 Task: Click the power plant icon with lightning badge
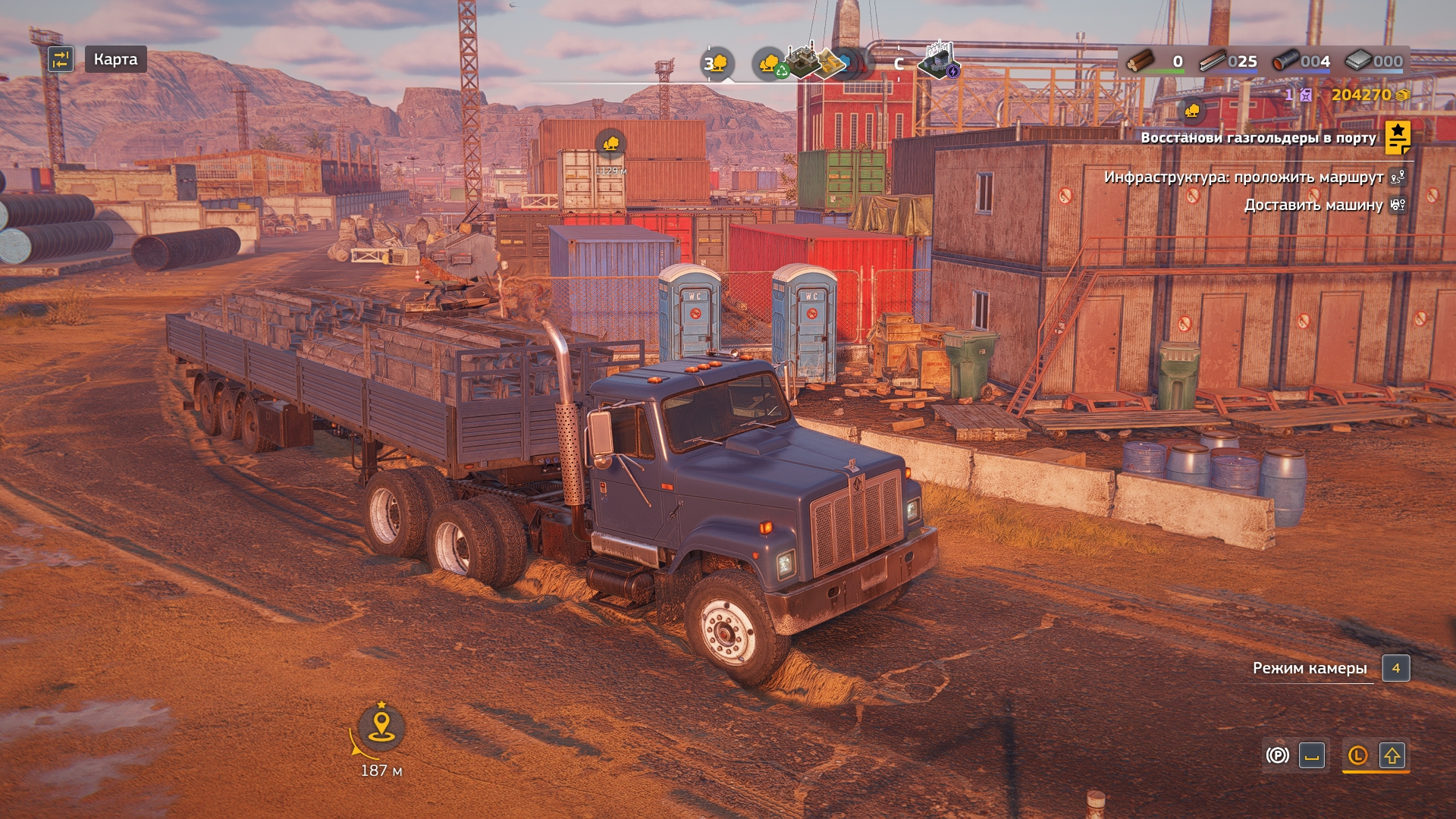[x=939, y=61]
